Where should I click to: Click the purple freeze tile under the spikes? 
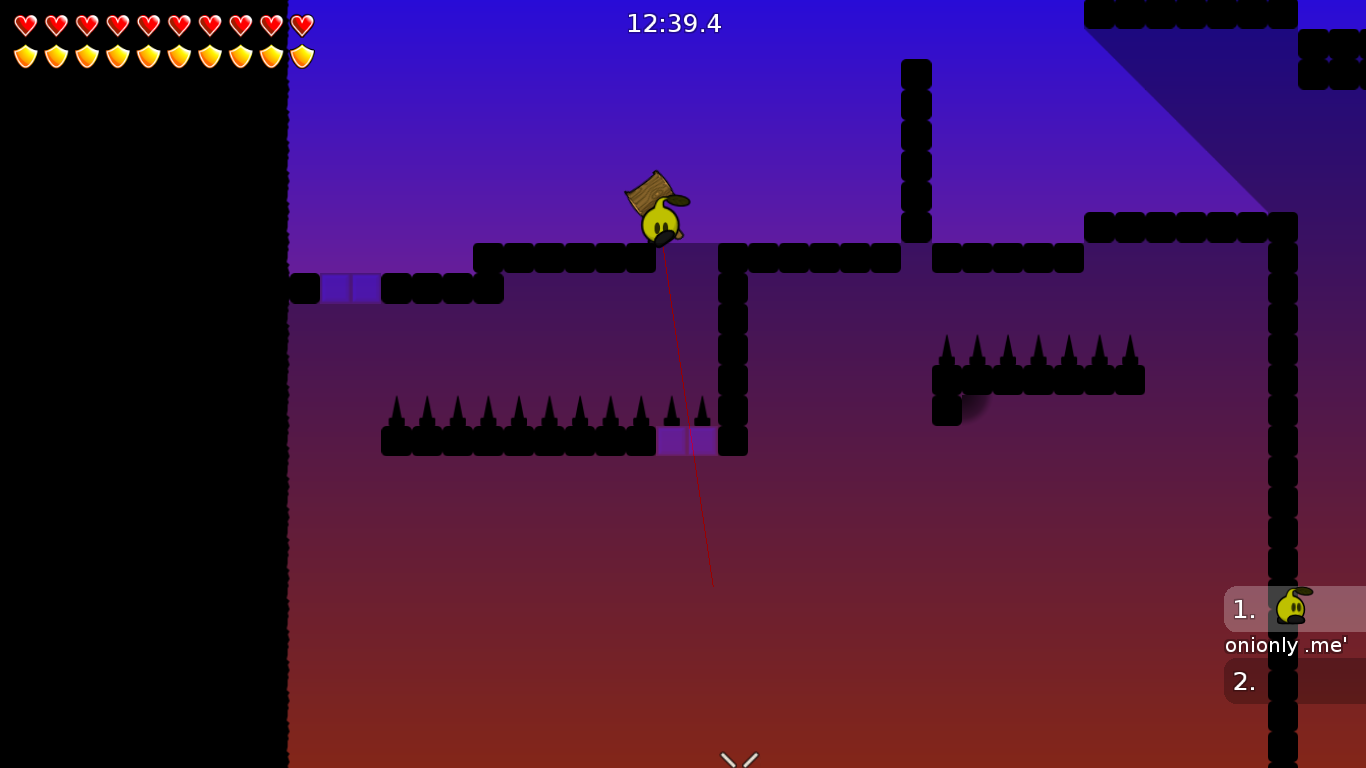(x=686, y=440)
